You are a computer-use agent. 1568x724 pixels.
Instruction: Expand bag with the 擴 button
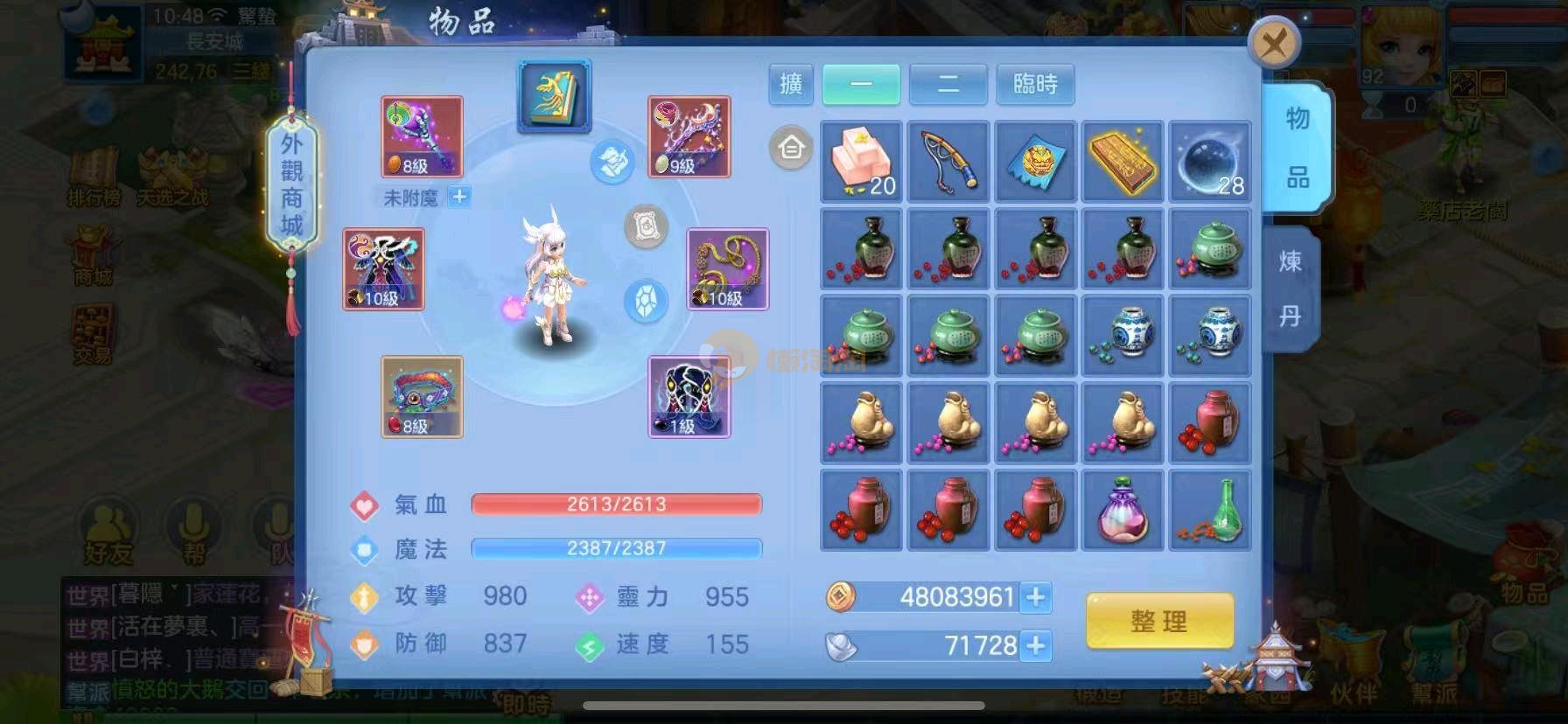click(791, 84)
